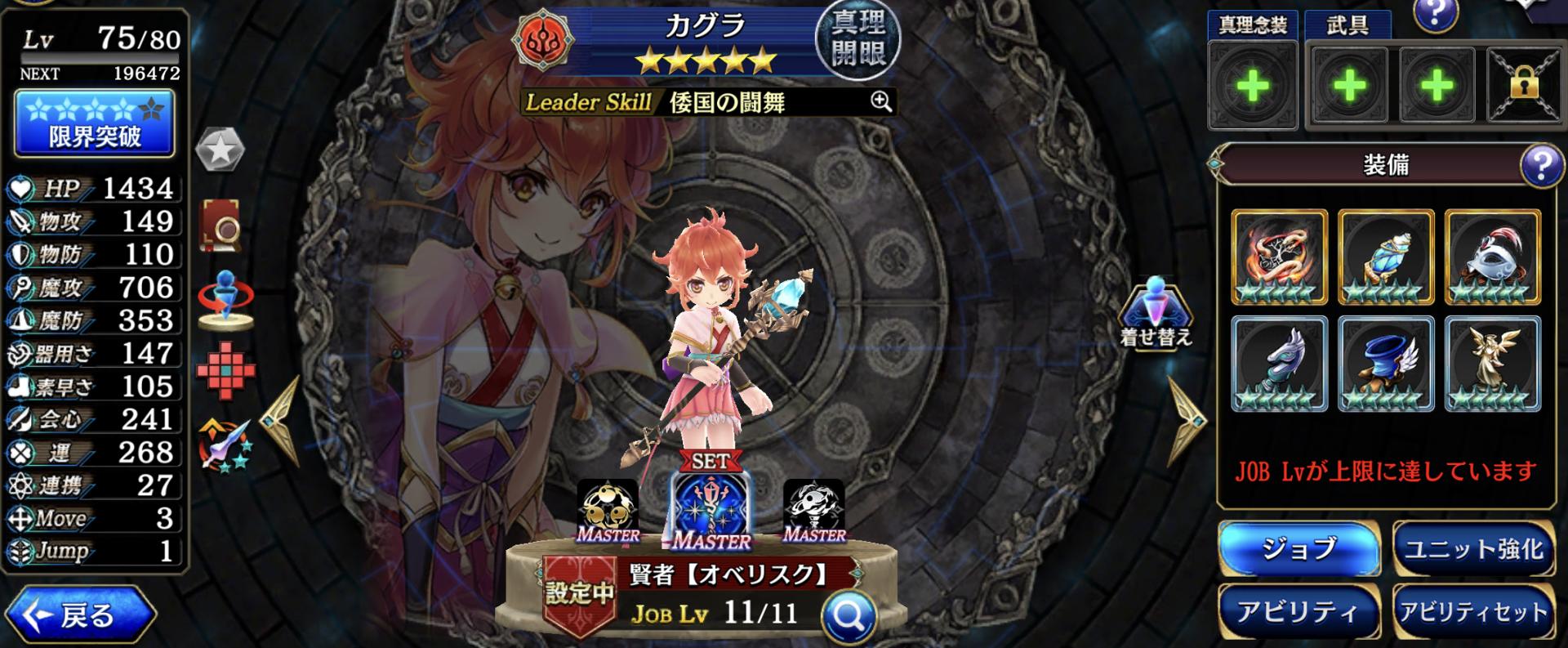
Task: Select the blue potion bottle equipment slot
Action: (x=1386, y=257)
